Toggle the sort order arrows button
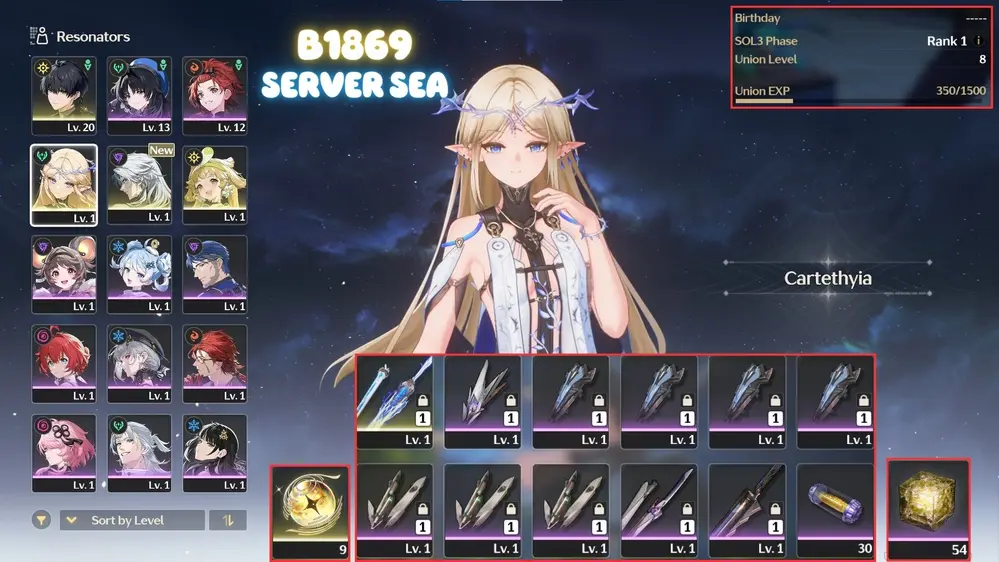This screenshot has width=999, height=562. [228, 520]
